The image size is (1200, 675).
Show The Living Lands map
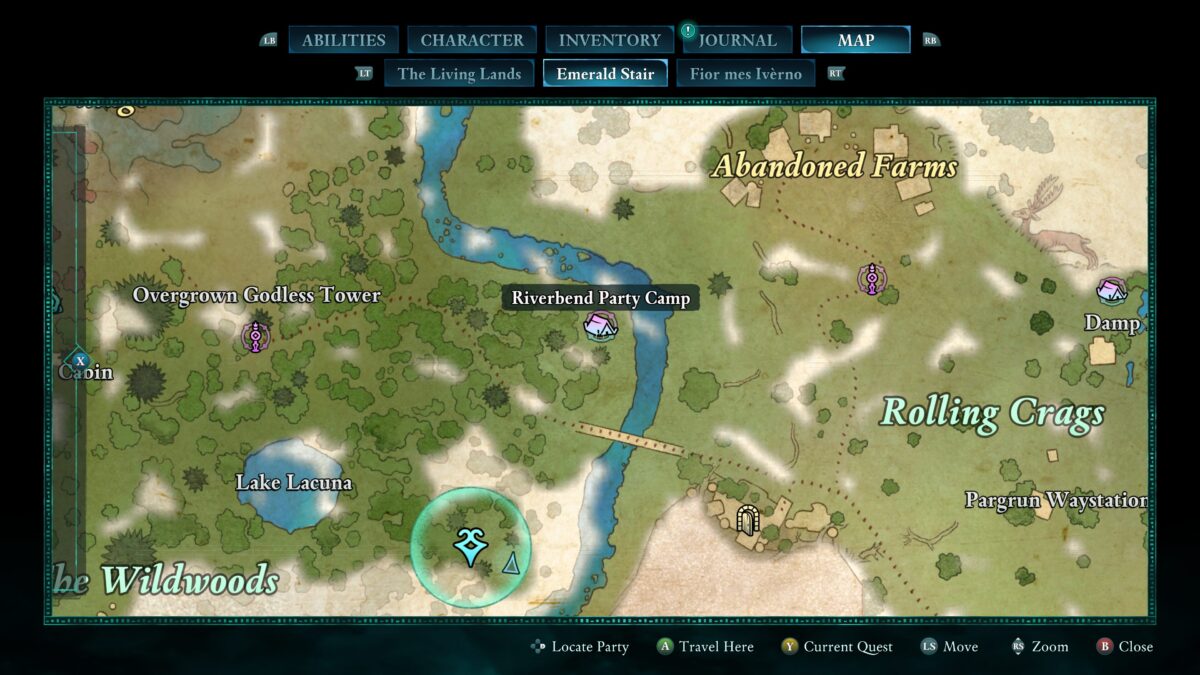(x=459, y=73)
